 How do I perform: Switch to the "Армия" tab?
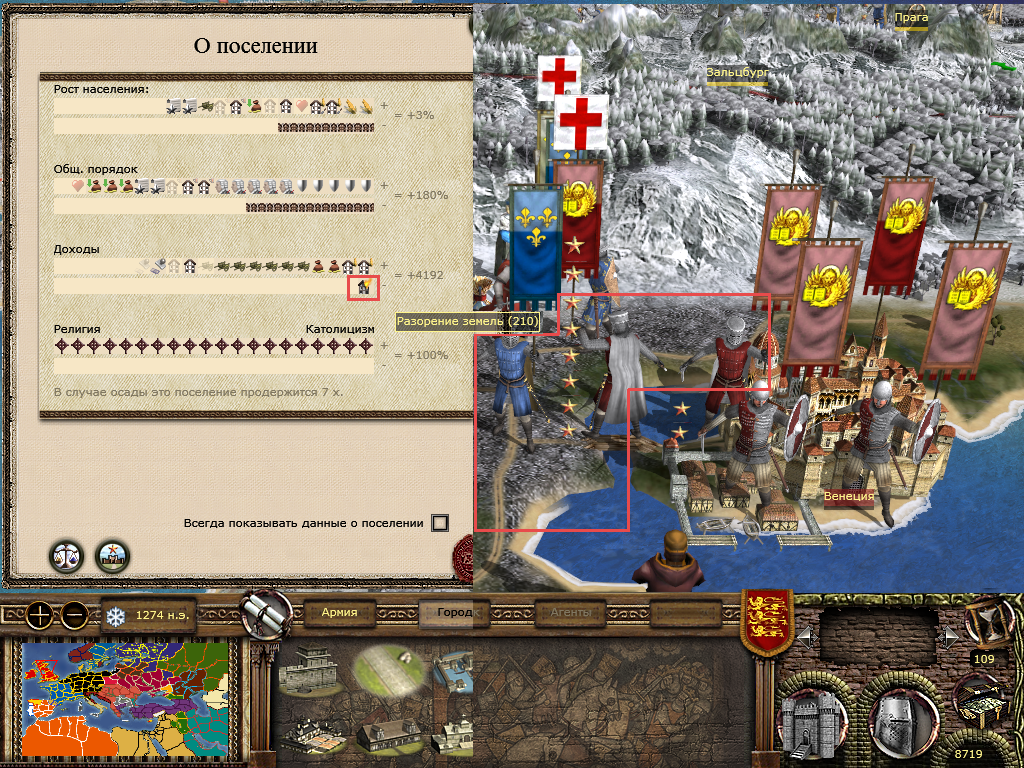point(340,612)
